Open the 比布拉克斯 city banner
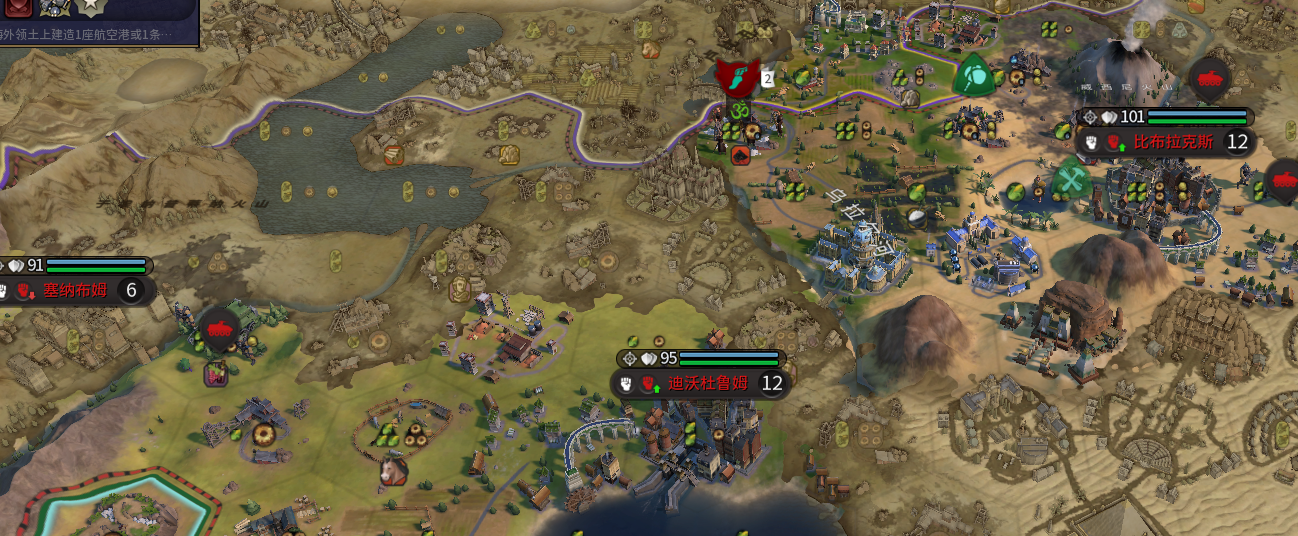The height and width of the screenshot is (536, 1298). (x=1172, y=142)
